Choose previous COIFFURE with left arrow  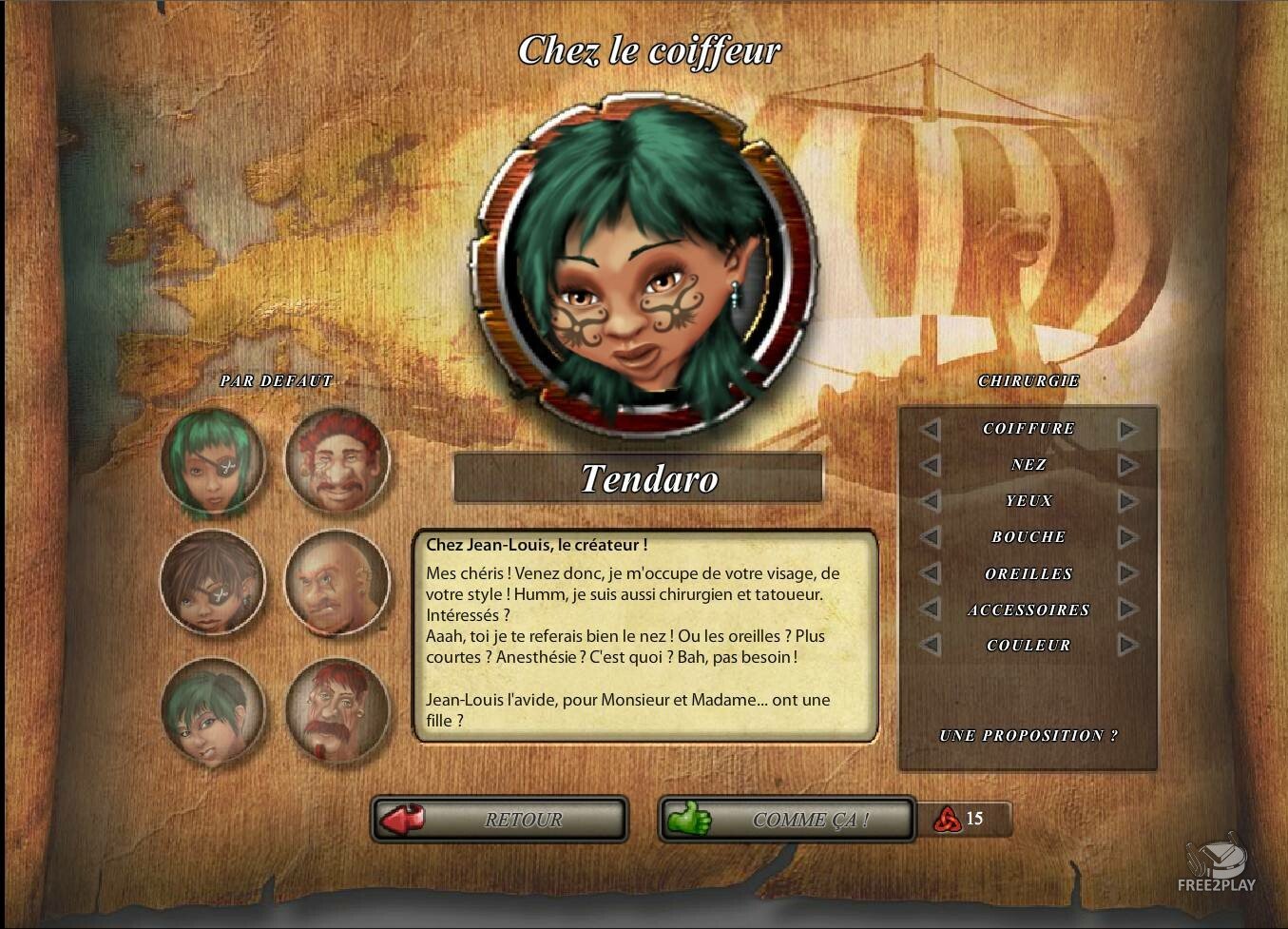pos(930,429)
